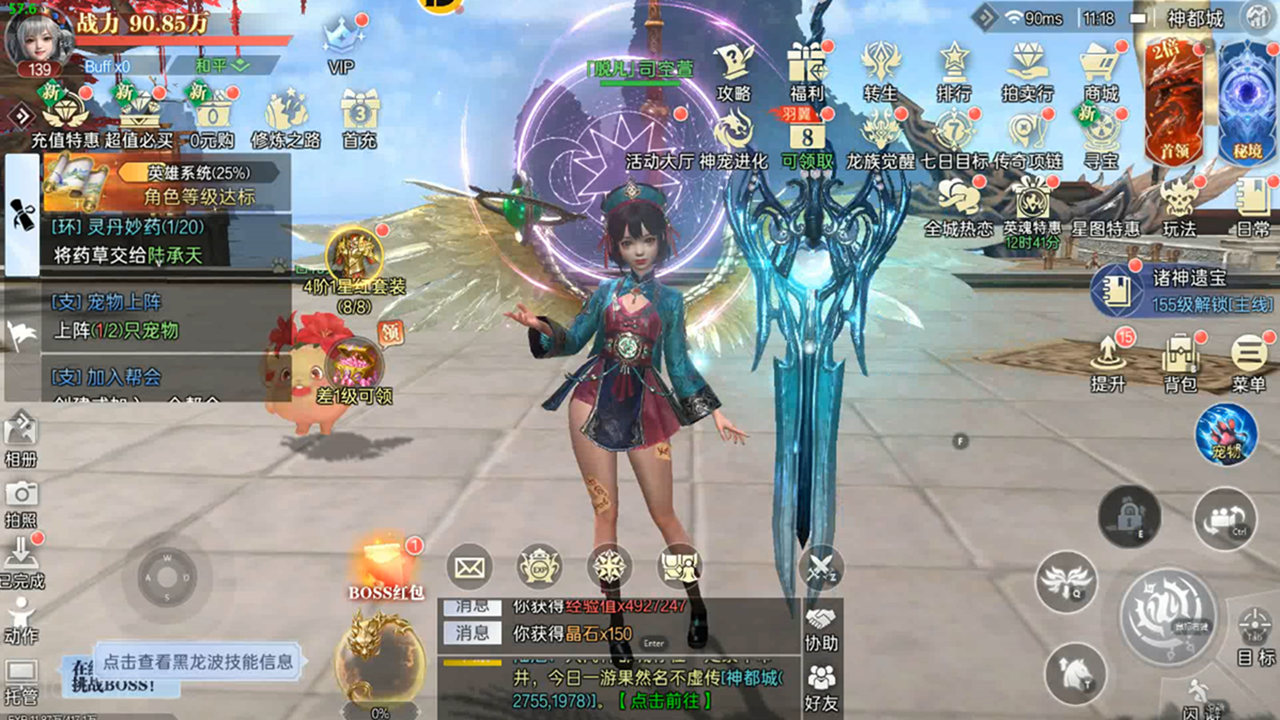Viewport: 1280px width, 720px height.
Task: Tap the 宠物 pet skill button
Action: pos(1225,434)
